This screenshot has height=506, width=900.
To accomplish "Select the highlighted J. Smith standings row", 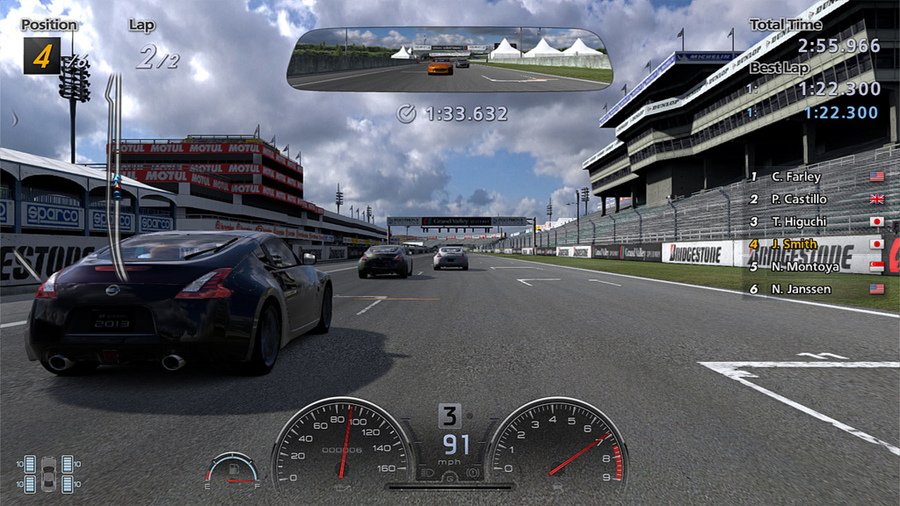I will click(795, 244).
